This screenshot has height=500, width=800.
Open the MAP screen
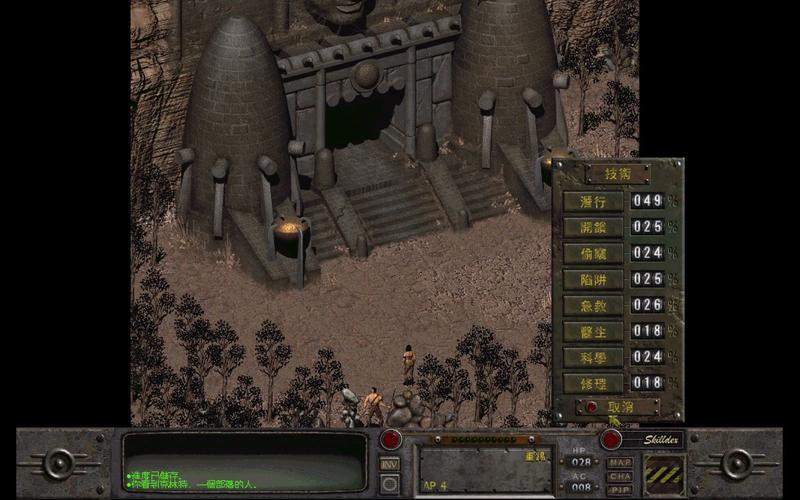[620, 462]
